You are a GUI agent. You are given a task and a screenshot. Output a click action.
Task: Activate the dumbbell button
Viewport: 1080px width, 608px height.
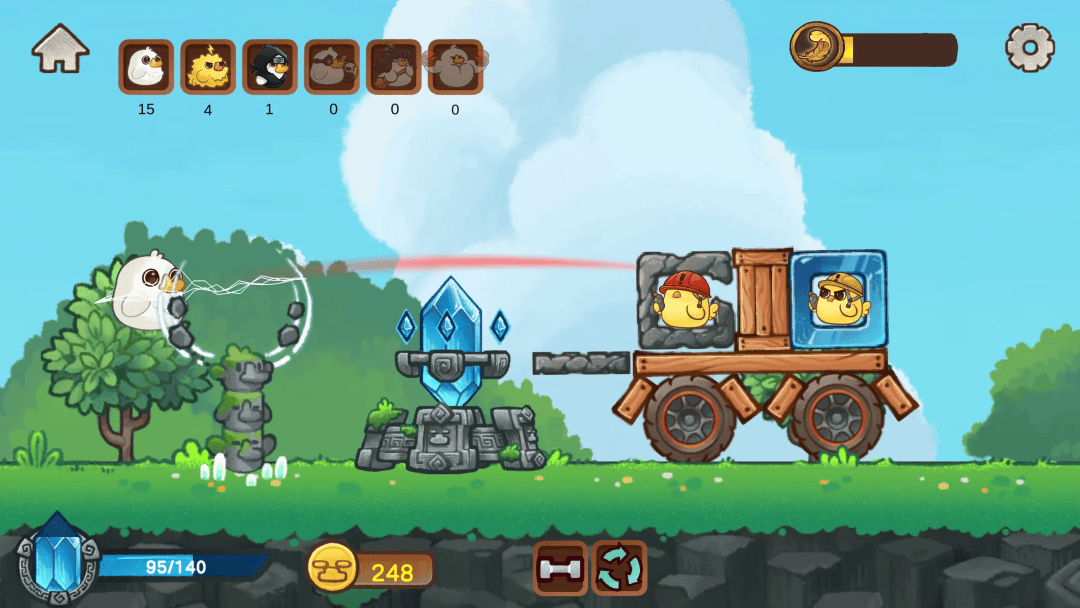560,568
